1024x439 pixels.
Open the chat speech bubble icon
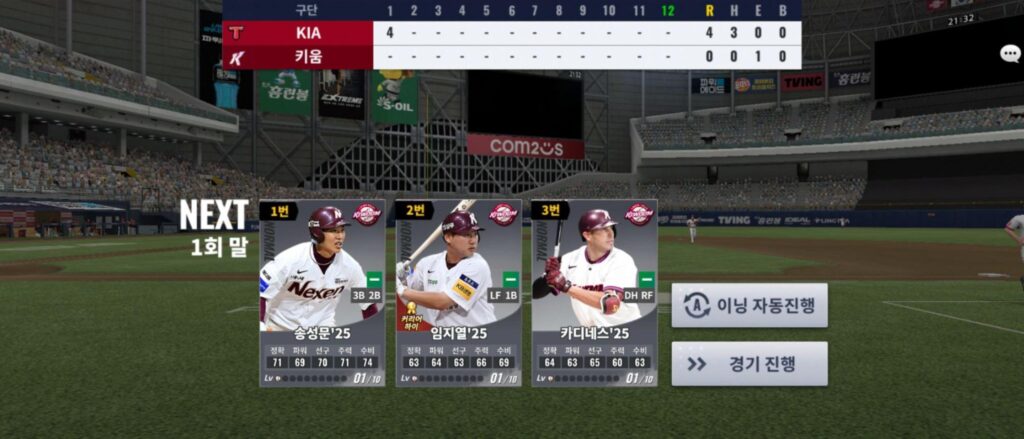pyautogui.click(x=1010, y=54)
